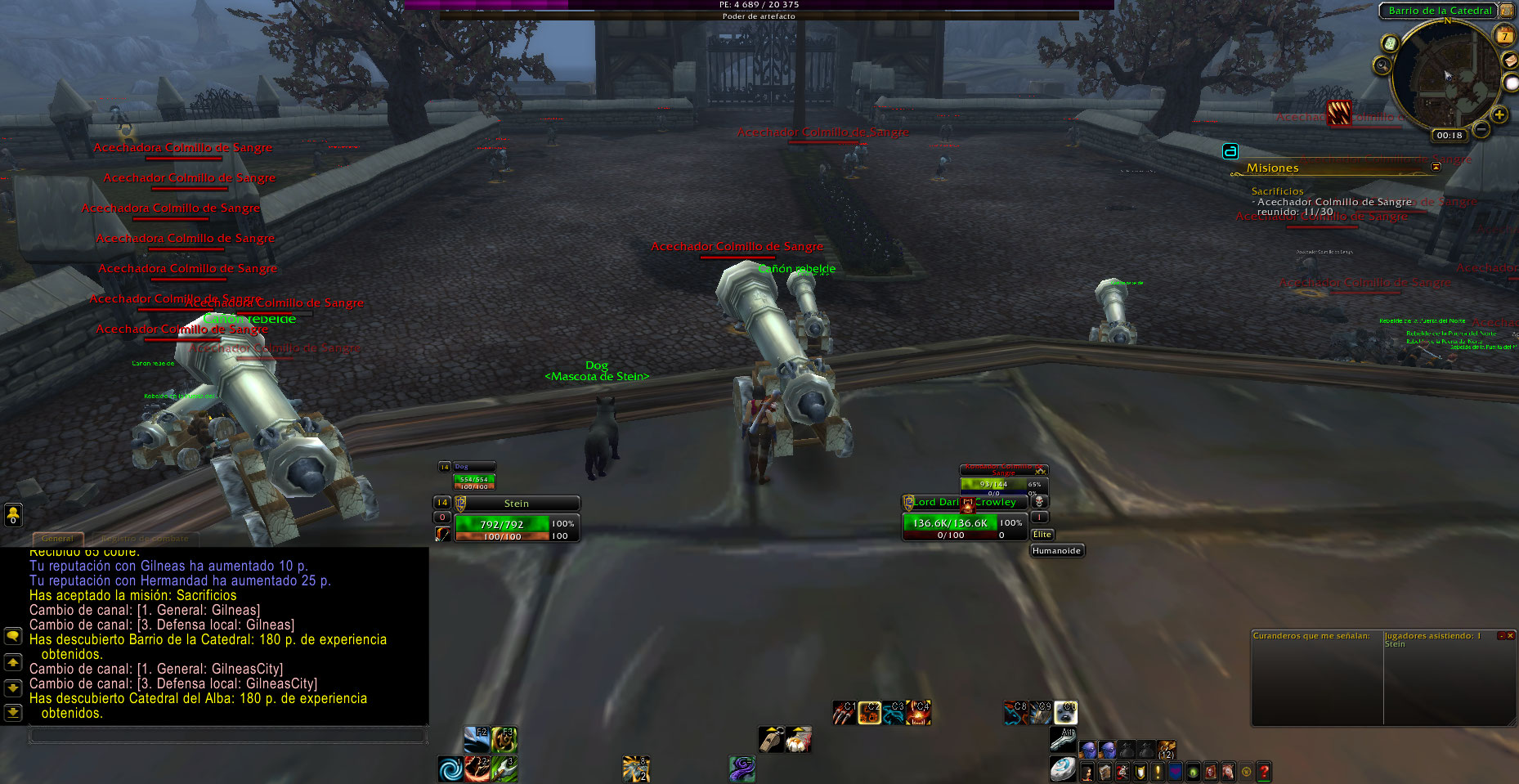
Task: Select the Sacrificios quest in the tracker
Action: point(1277,191)
